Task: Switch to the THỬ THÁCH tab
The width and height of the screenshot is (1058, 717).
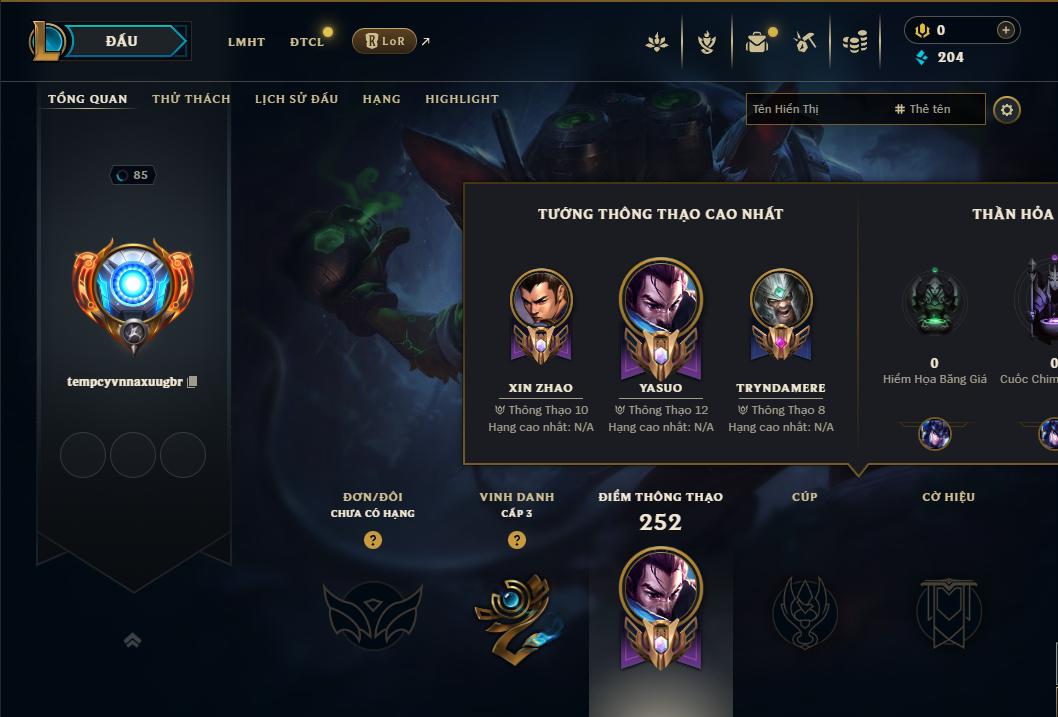Action: [x=191, y=99]
